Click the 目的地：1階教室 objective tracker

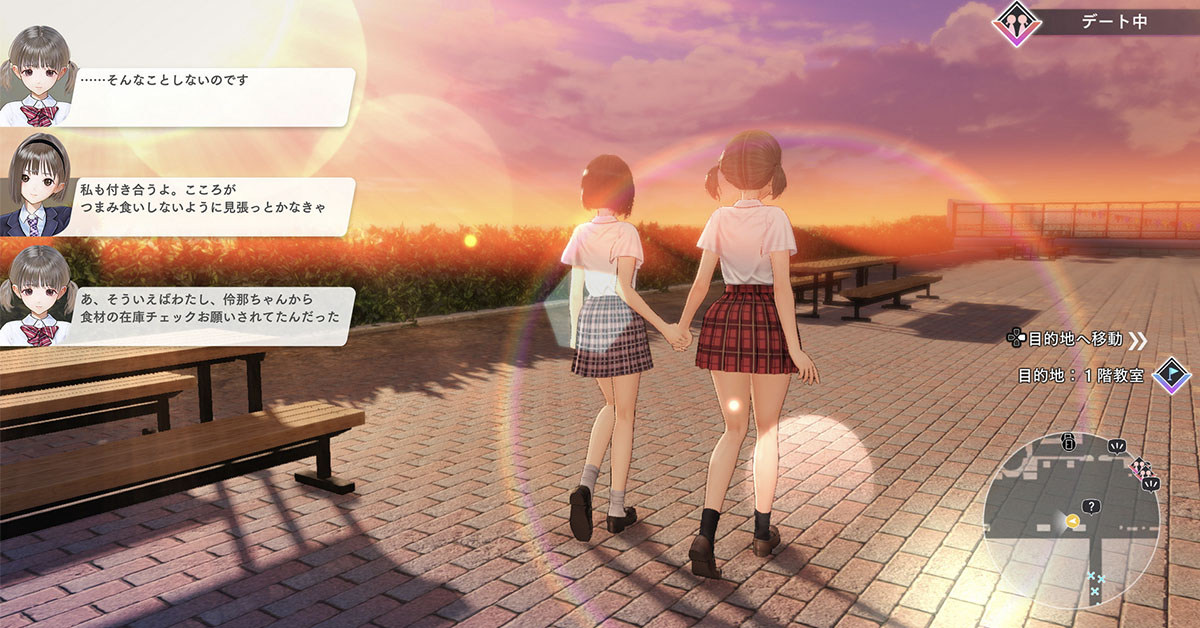[x=1081, y=376]
